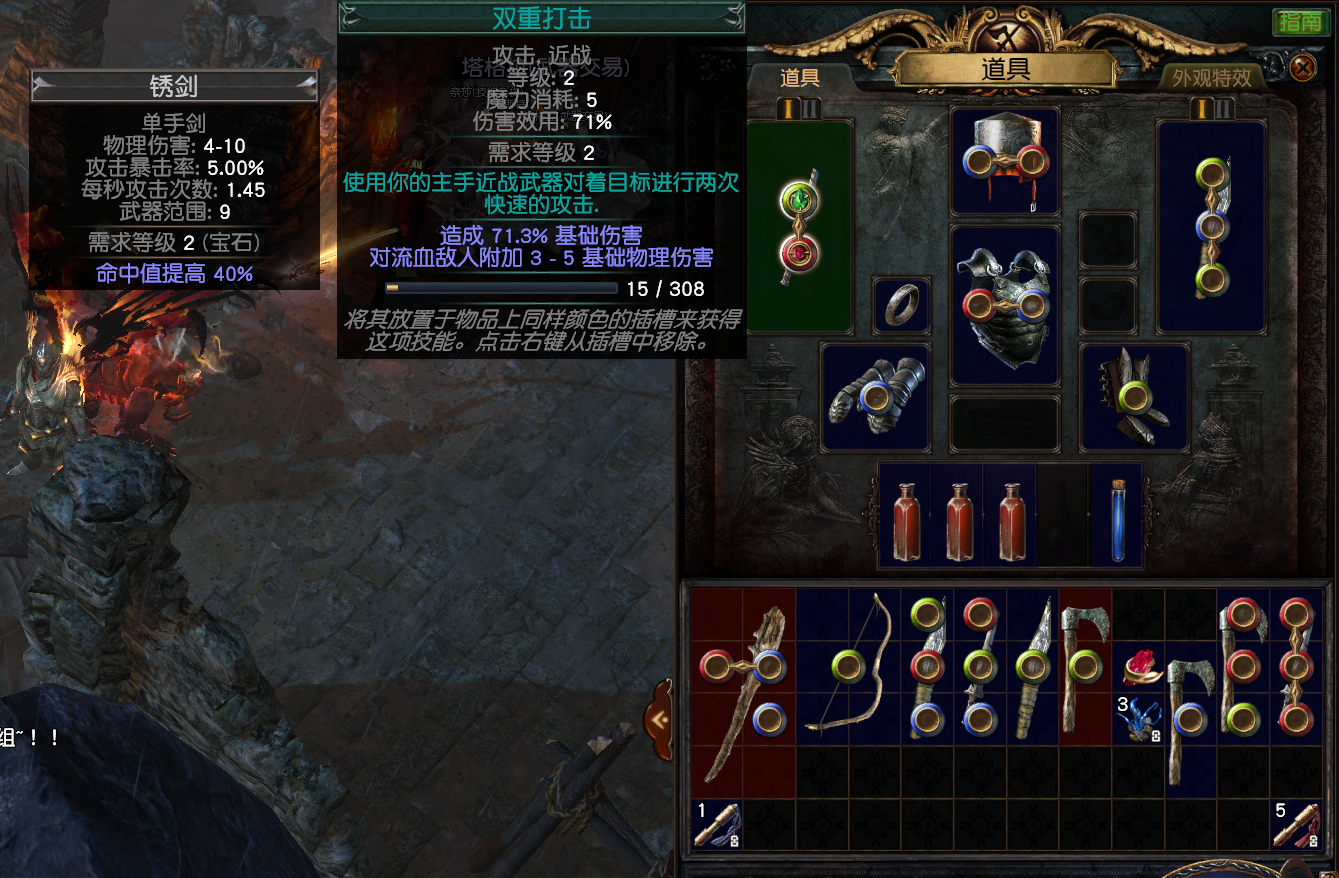Select the 道具 items tab

pyautogui.click(x=799, y=78)
